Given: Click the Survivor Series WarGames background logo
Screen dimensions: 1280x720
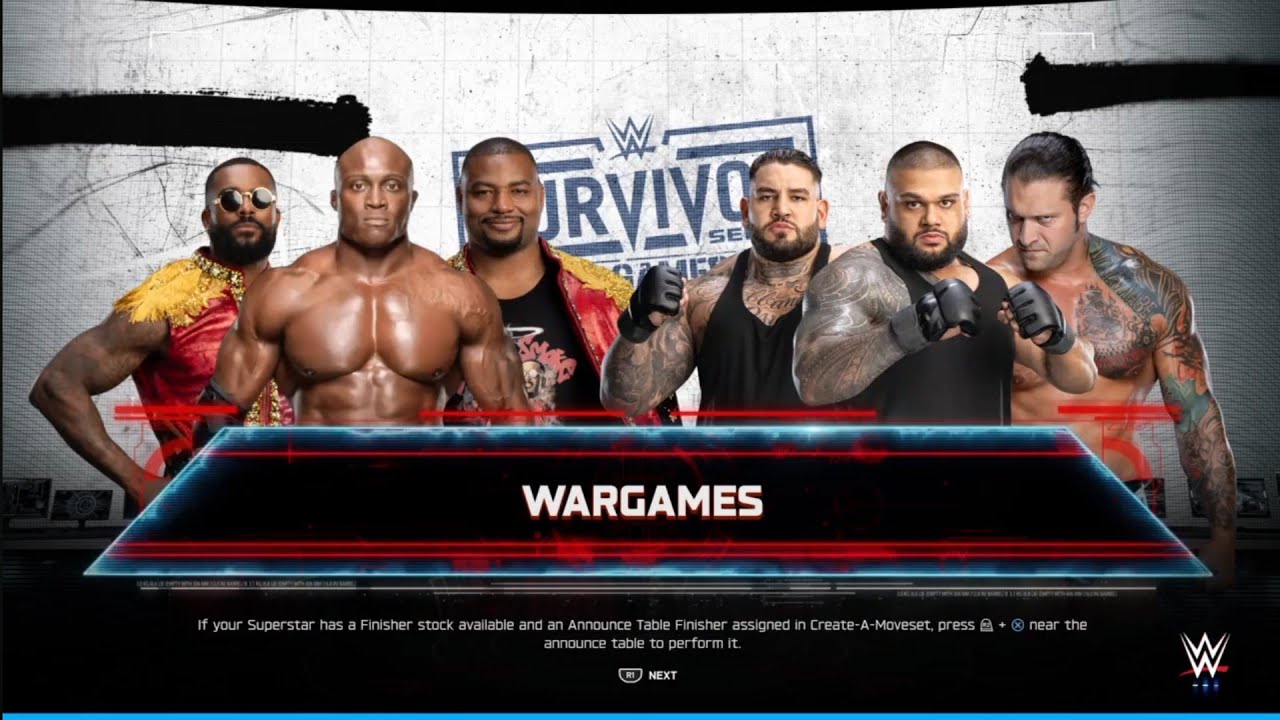Looking at the screenshot, I should pyautogui.click(x=640, y=200).
